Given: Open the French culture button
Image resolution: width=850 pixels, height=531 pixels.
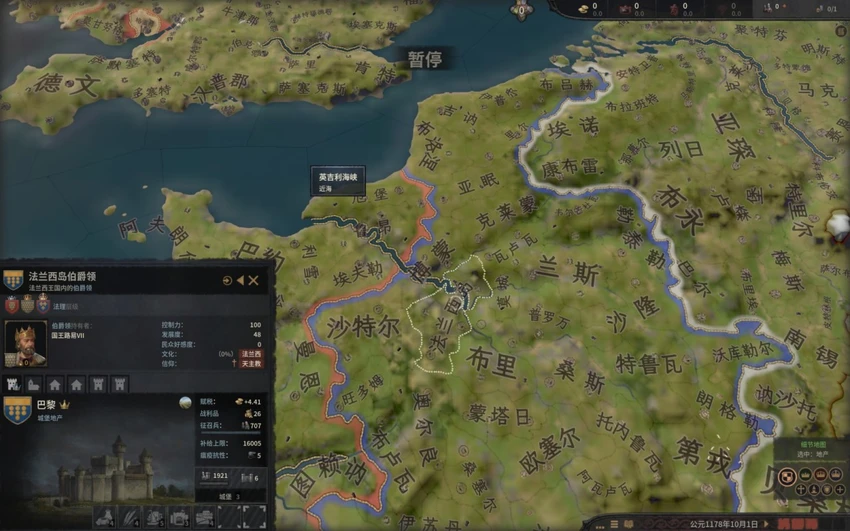Looking at the screenshot, I should [x=251, y=354].
